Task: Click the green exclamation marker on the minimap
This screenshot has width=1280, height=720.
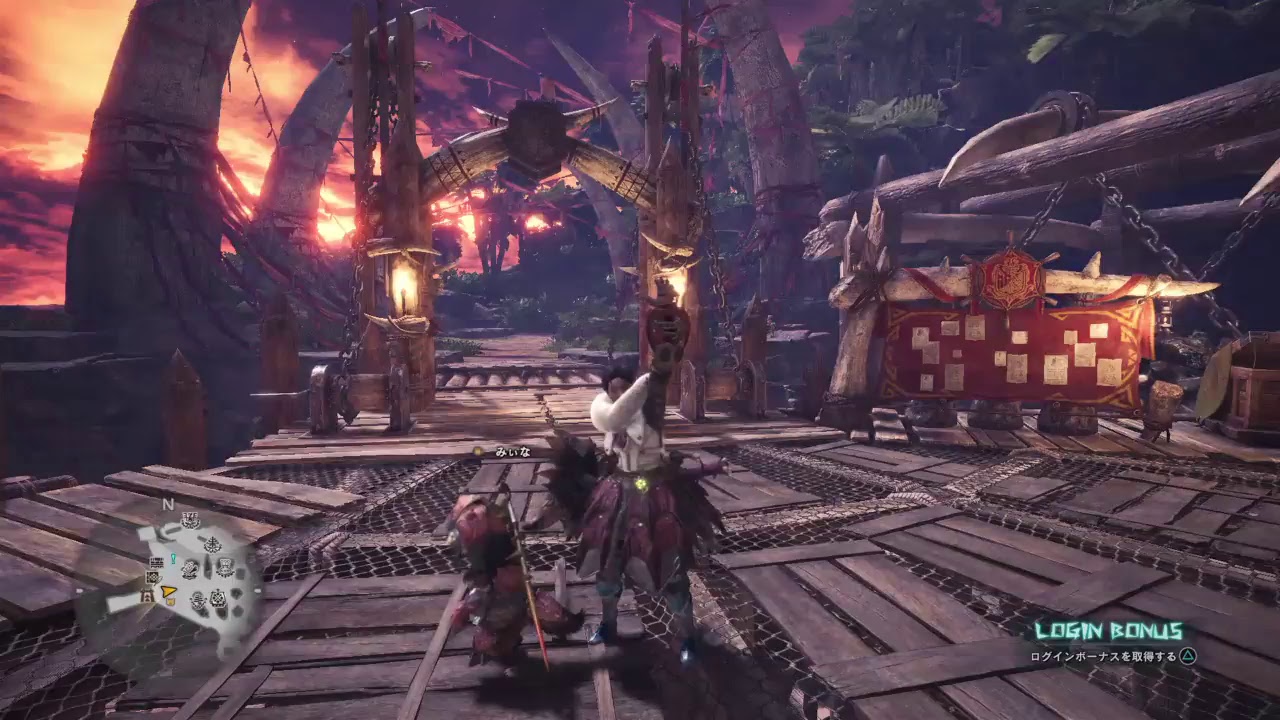Action: click(x=173, y=558)
